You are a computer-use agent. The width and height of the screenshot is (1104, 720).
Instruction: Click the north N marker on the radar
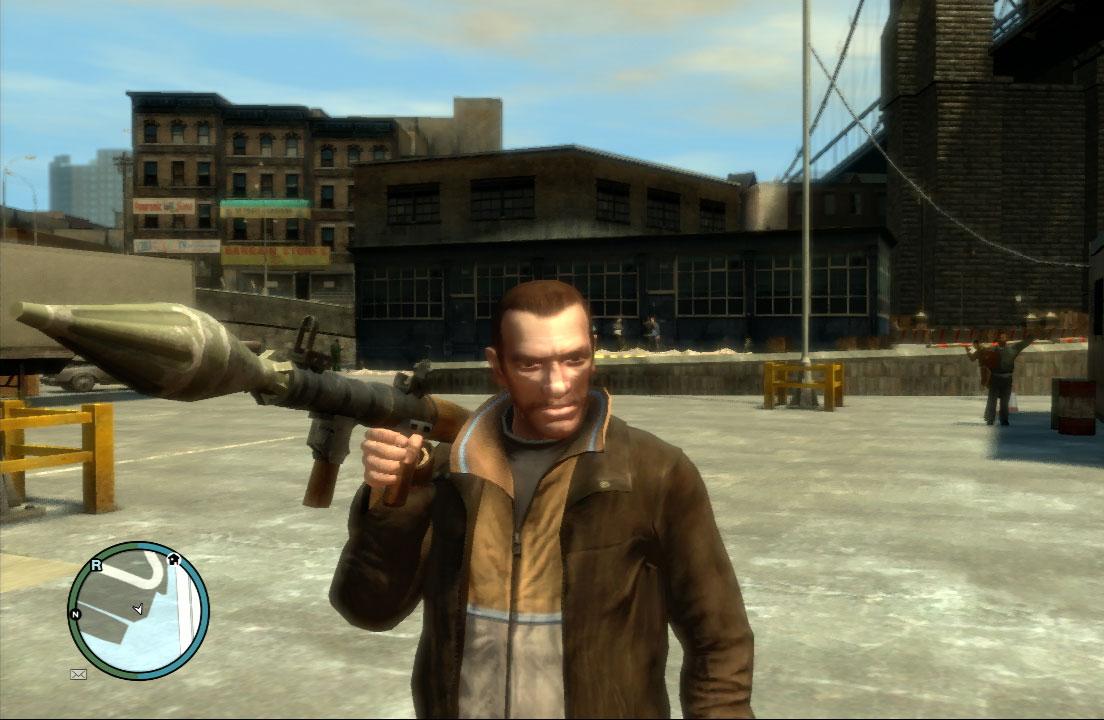(x=75, y=613)
